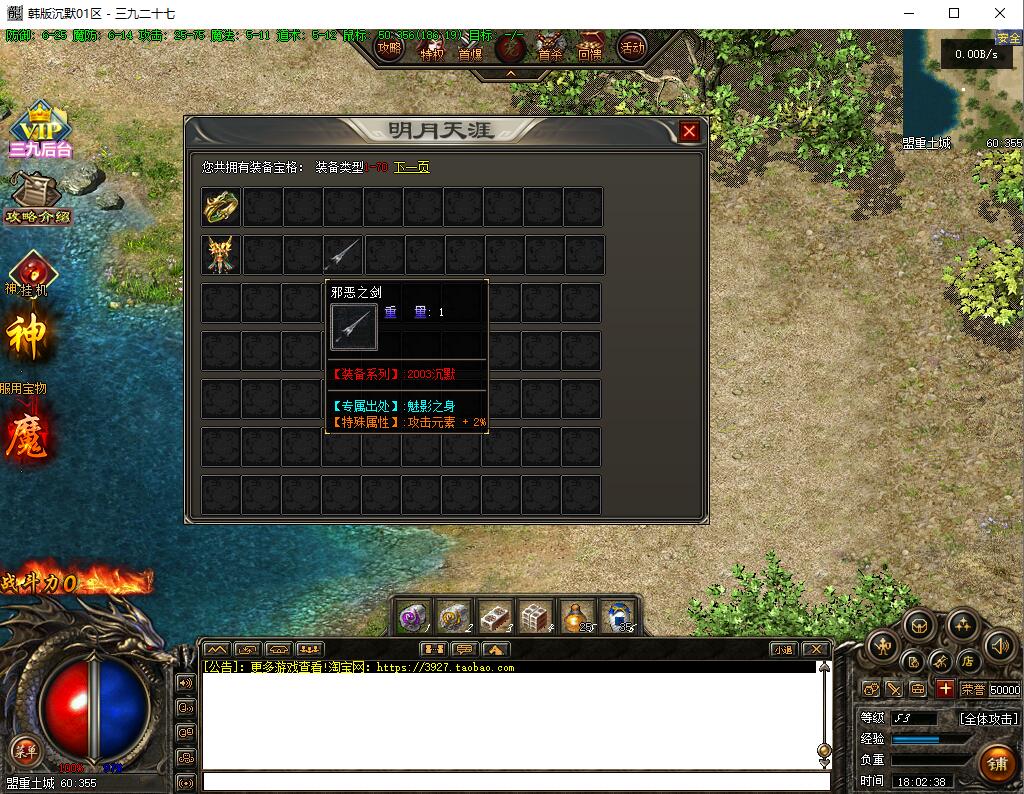The width and height of the screenshot is (1024, 794).
Task: Maximize the game window
Action: (x=953, y=14)
